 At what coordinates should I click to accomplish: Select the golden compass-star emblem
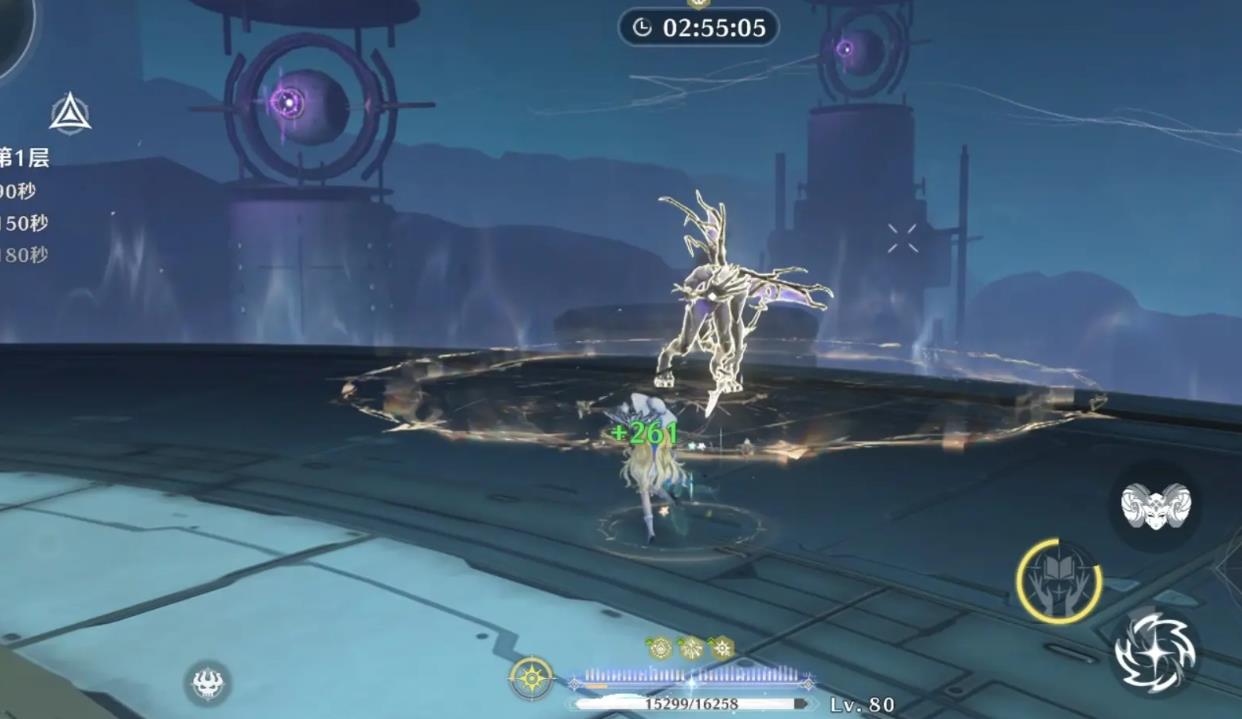coord(531,678)
